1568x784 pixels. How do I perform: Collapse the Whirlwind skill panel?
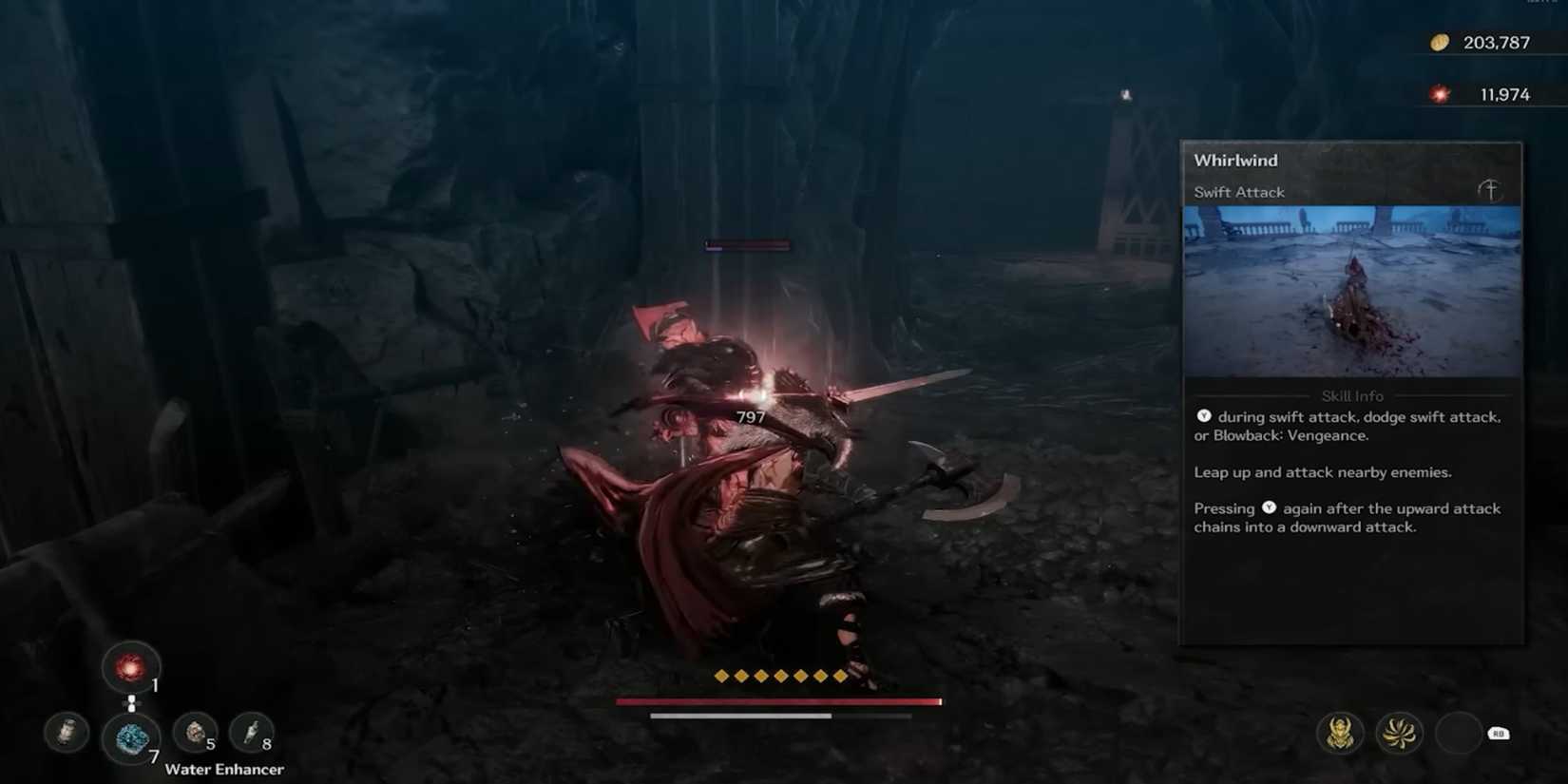point(1235,160)
